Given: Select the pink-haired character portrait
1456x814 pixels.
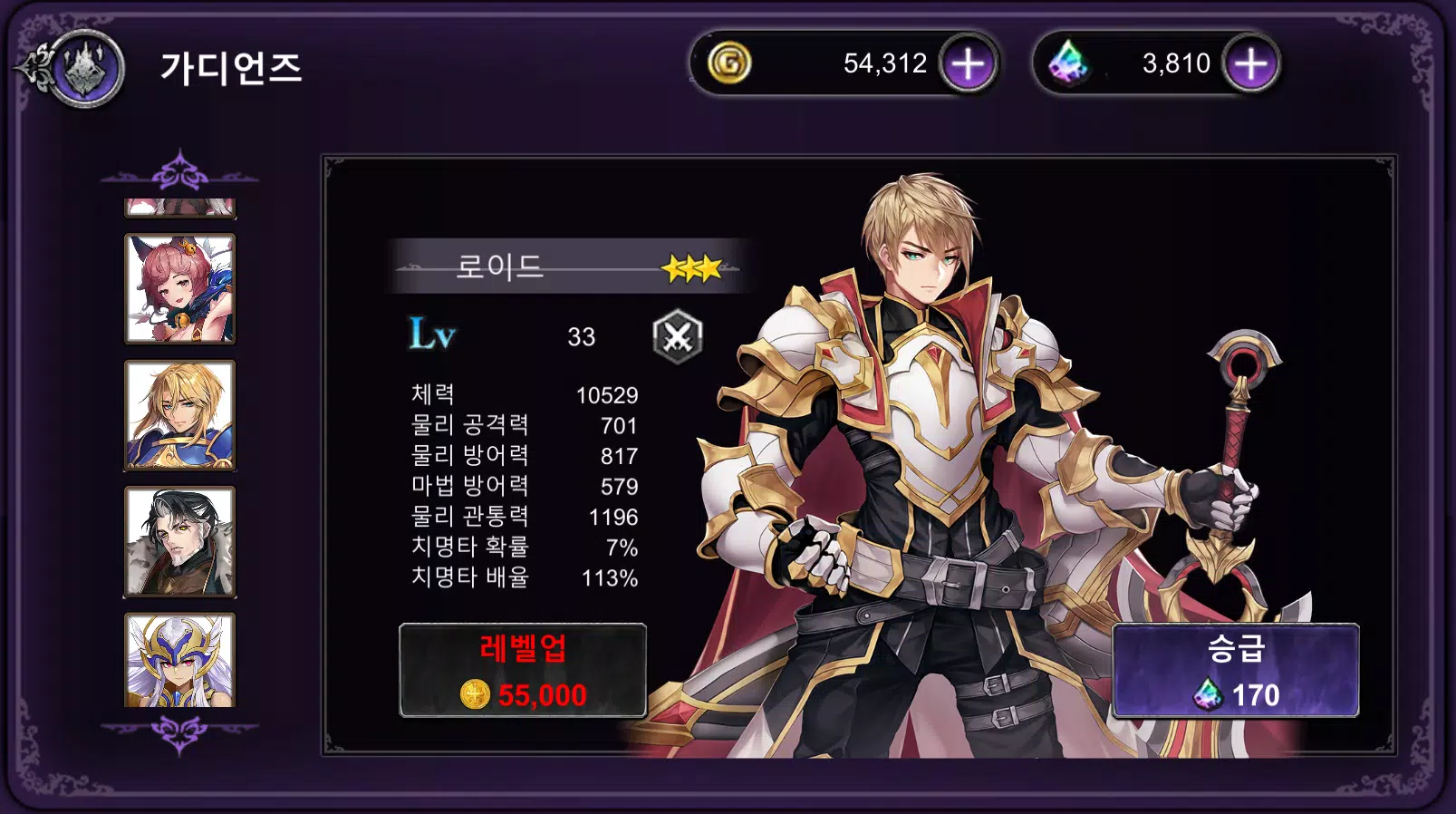Looking at the screenshot, I should coord(178,288).
